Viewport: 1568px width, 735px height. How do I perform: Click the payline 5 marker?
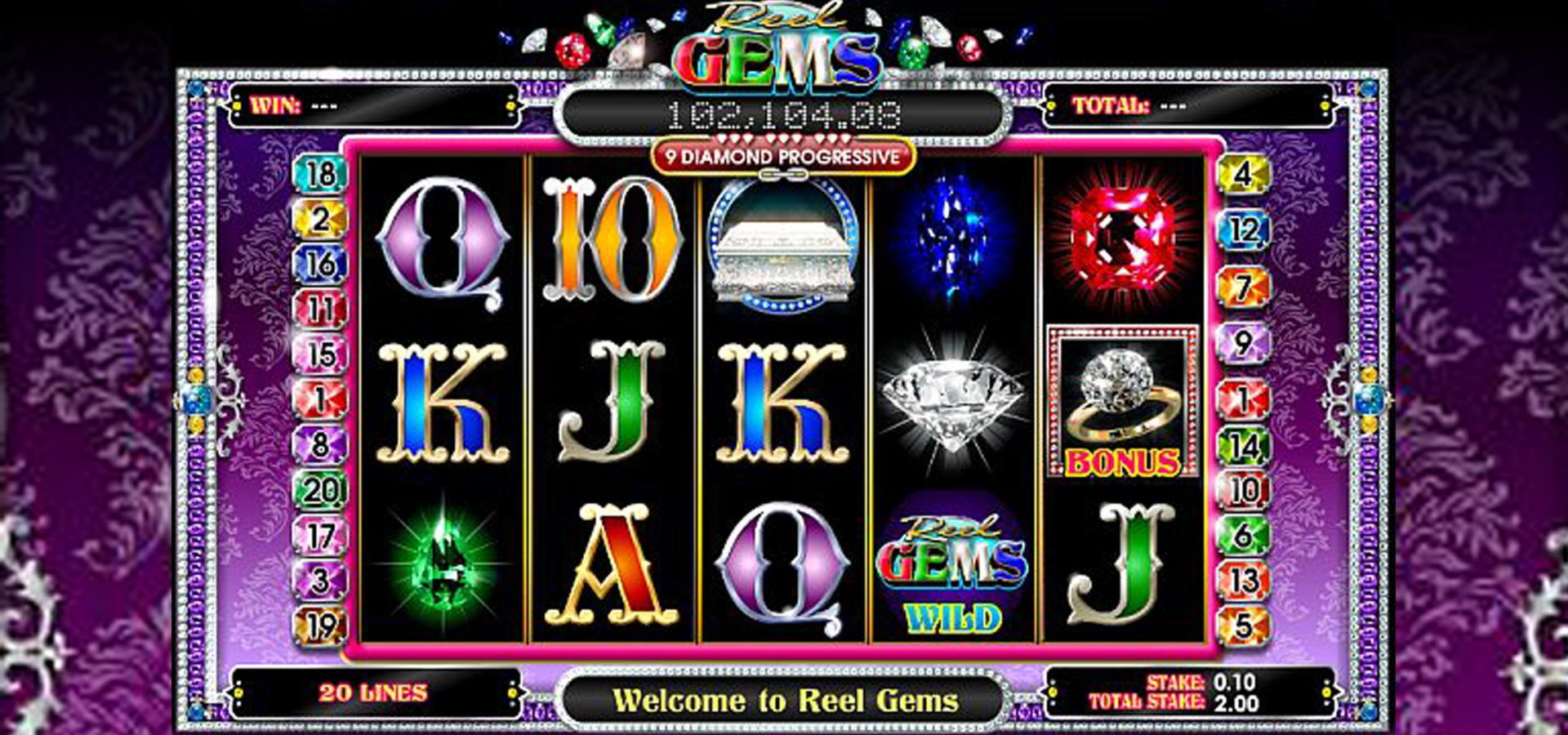point(1243,626)
